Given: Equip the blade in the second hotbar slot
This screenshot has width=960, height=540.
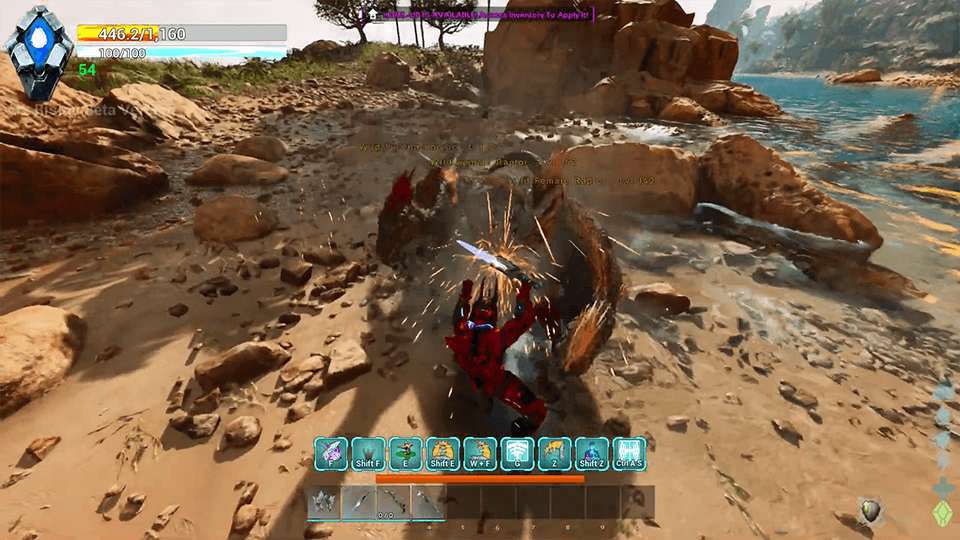Looking at the screenshot, I should pyautogui.click(x=359, y=502).
